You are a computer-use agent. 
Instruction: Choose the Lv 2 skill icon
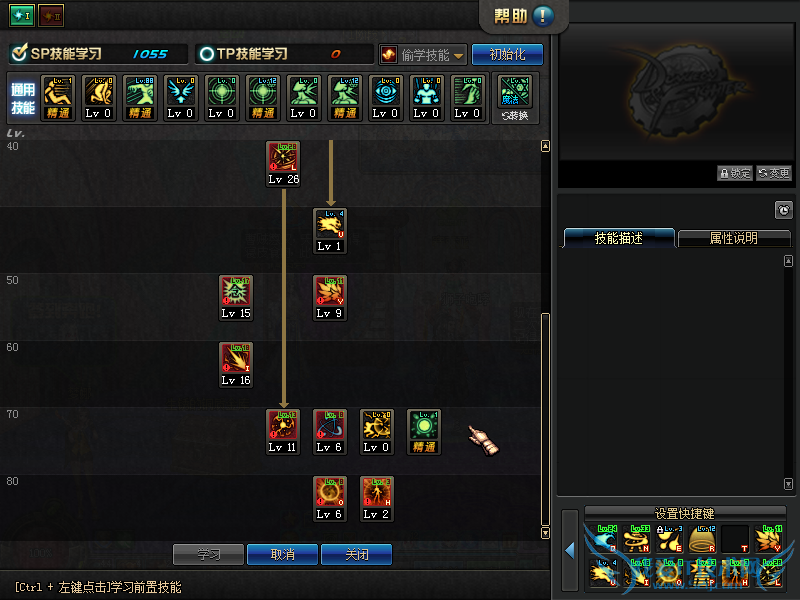pyautogui.click(x=376, y=492)
